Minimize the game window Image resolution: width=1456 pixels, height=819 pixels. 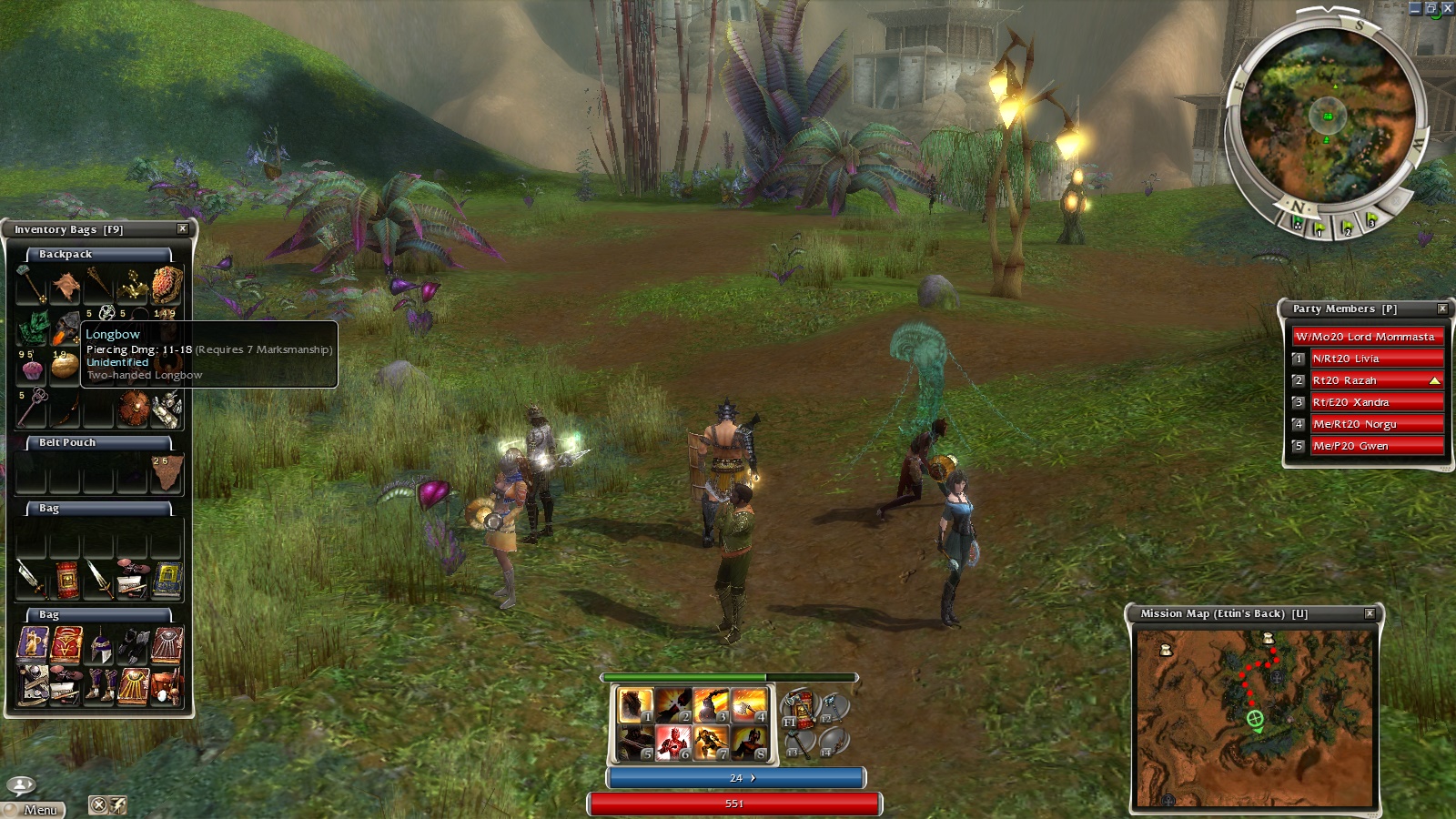coord(1414,8)
